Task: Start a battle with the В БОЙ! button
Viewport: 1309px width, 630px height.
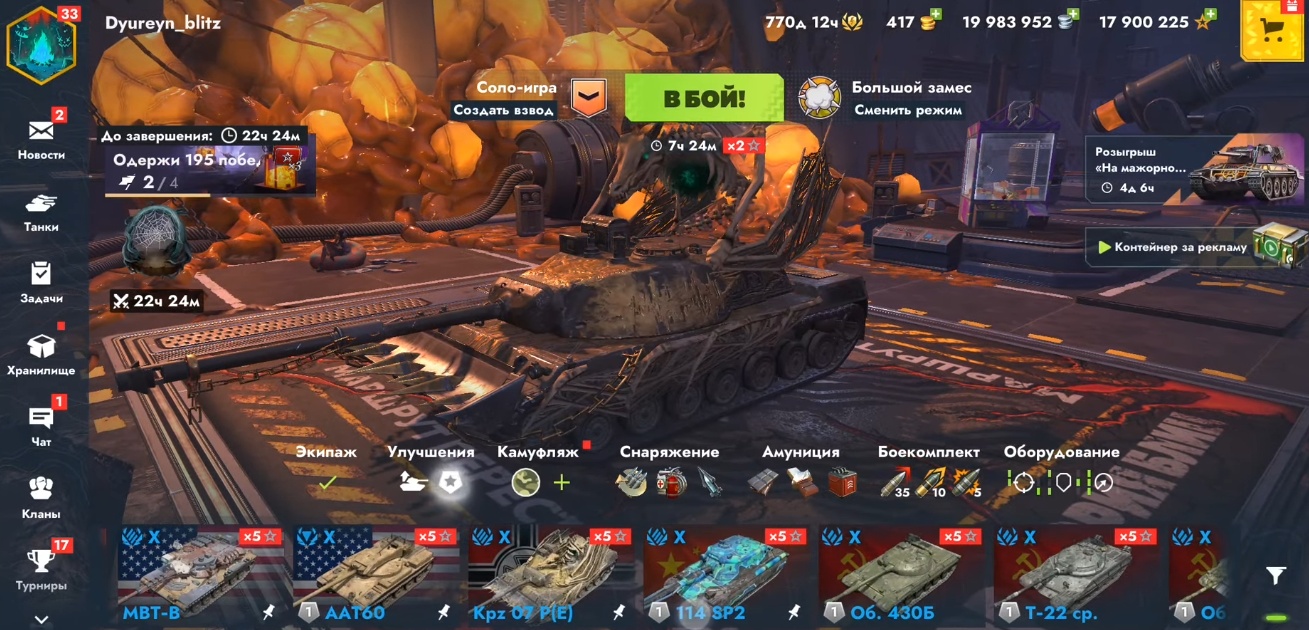Action: [x=704, y=98]
